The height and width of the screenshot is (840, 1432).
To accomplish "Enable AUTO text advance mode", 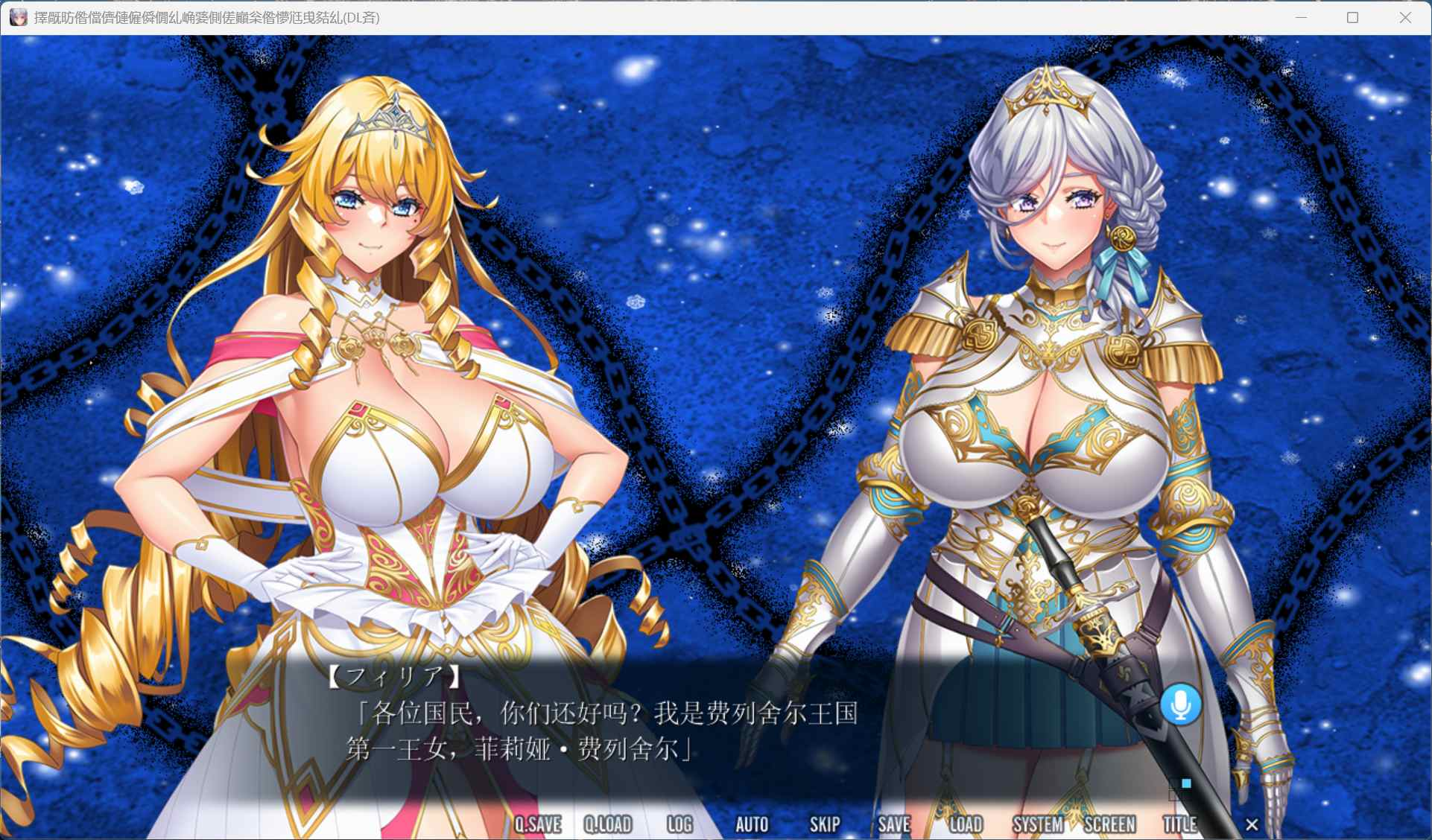I will click(x=753, y=824).
